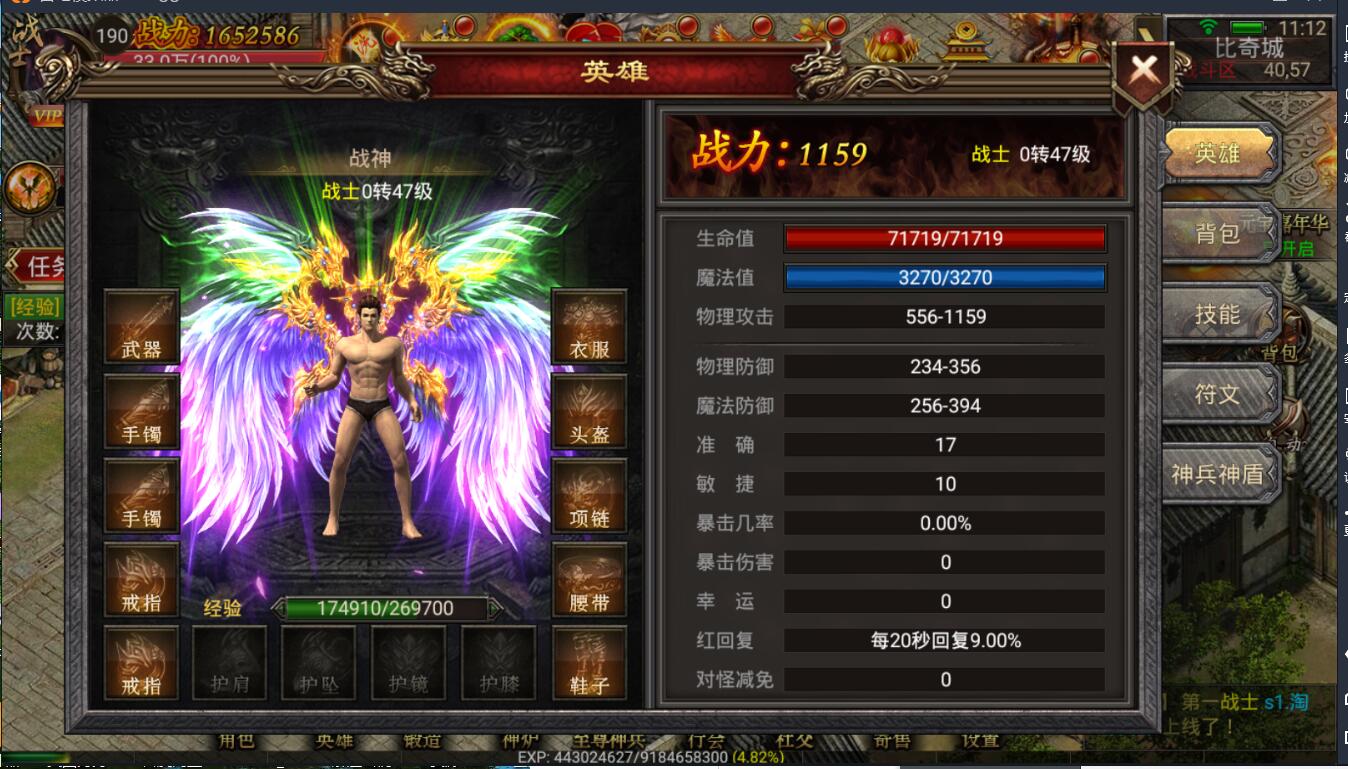1348x769 pixels.
Task: Open the 背包 tab
Action: click(1218, 233)
